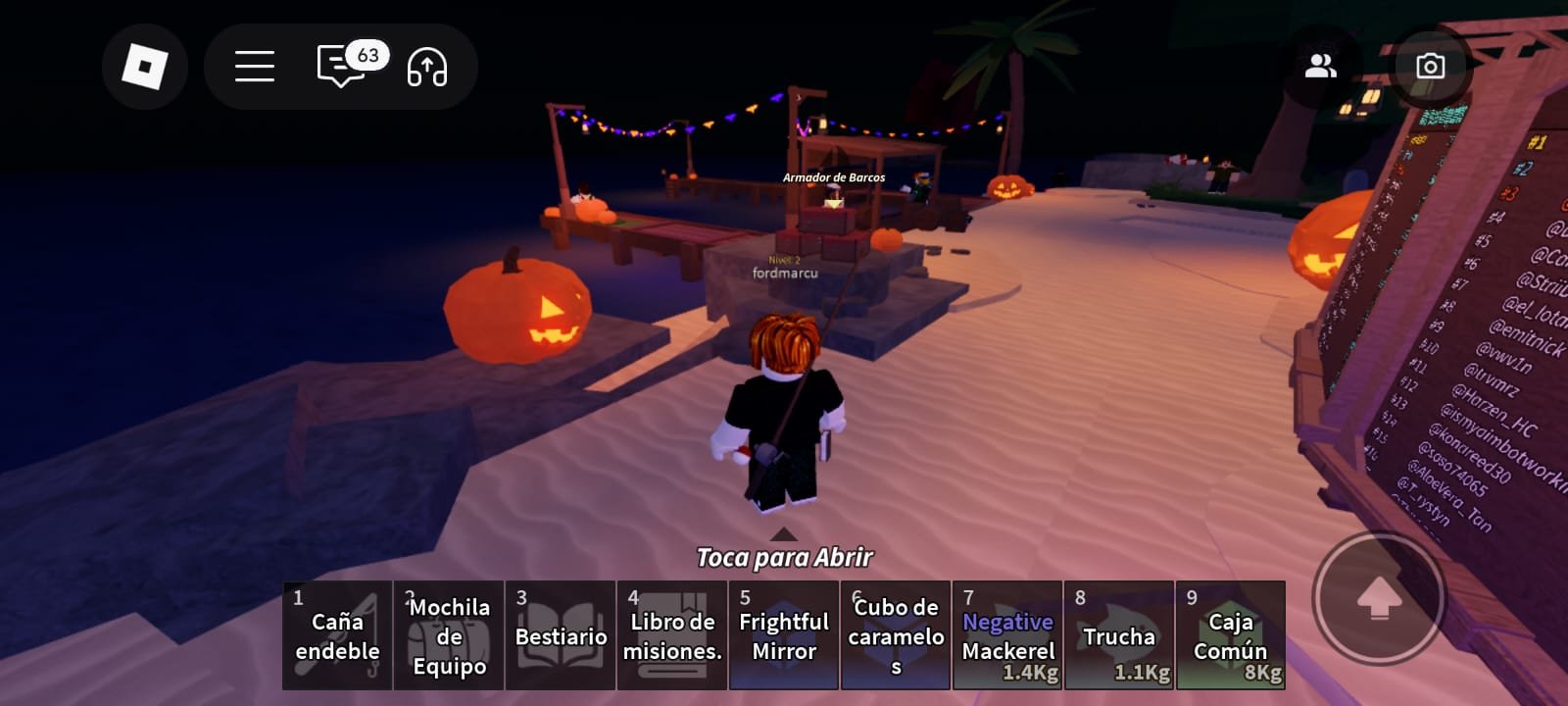Take a screenshot with the camera icon
The height and width of the screenshot is (706, 1568).
1431,67
